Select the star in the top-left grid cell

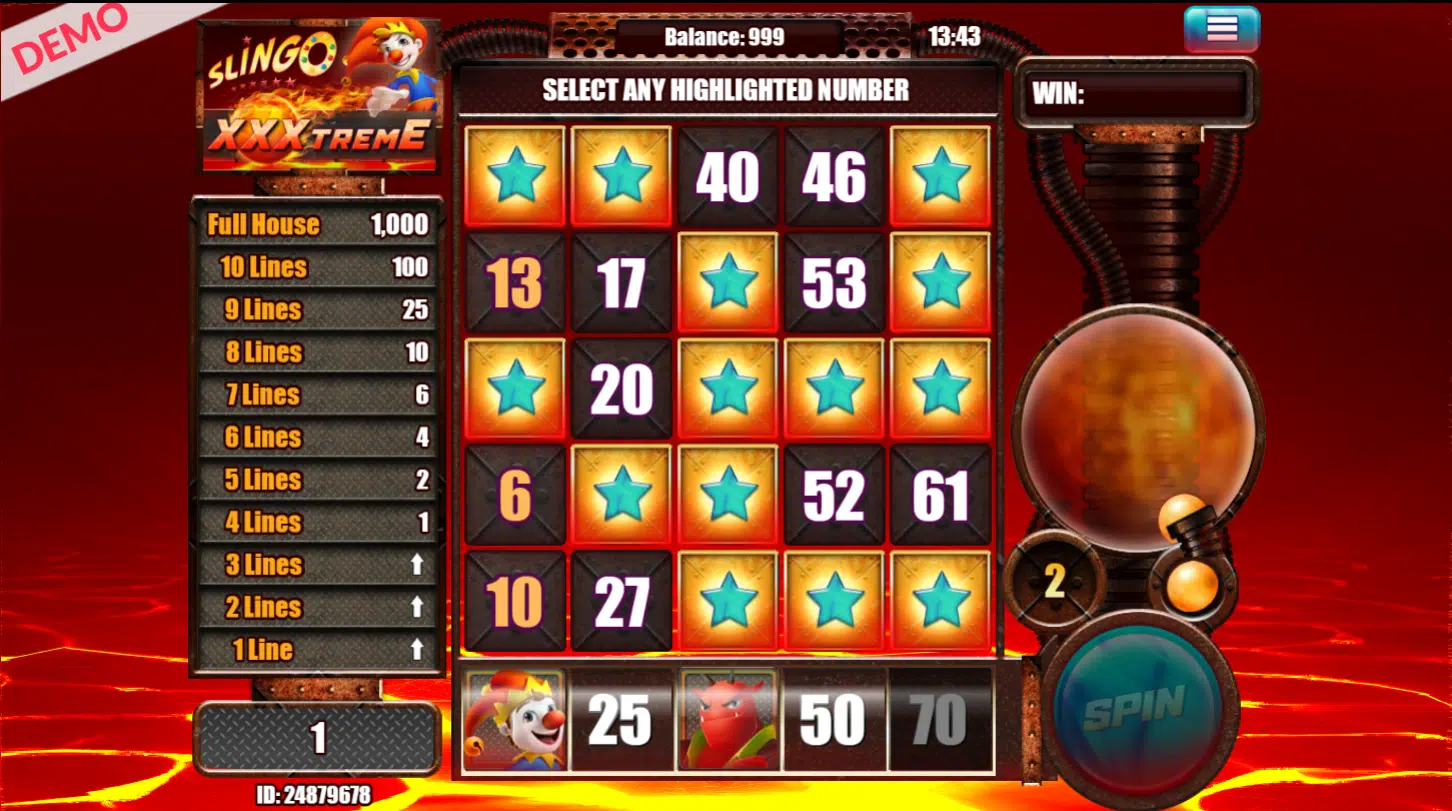coord(514,175)
